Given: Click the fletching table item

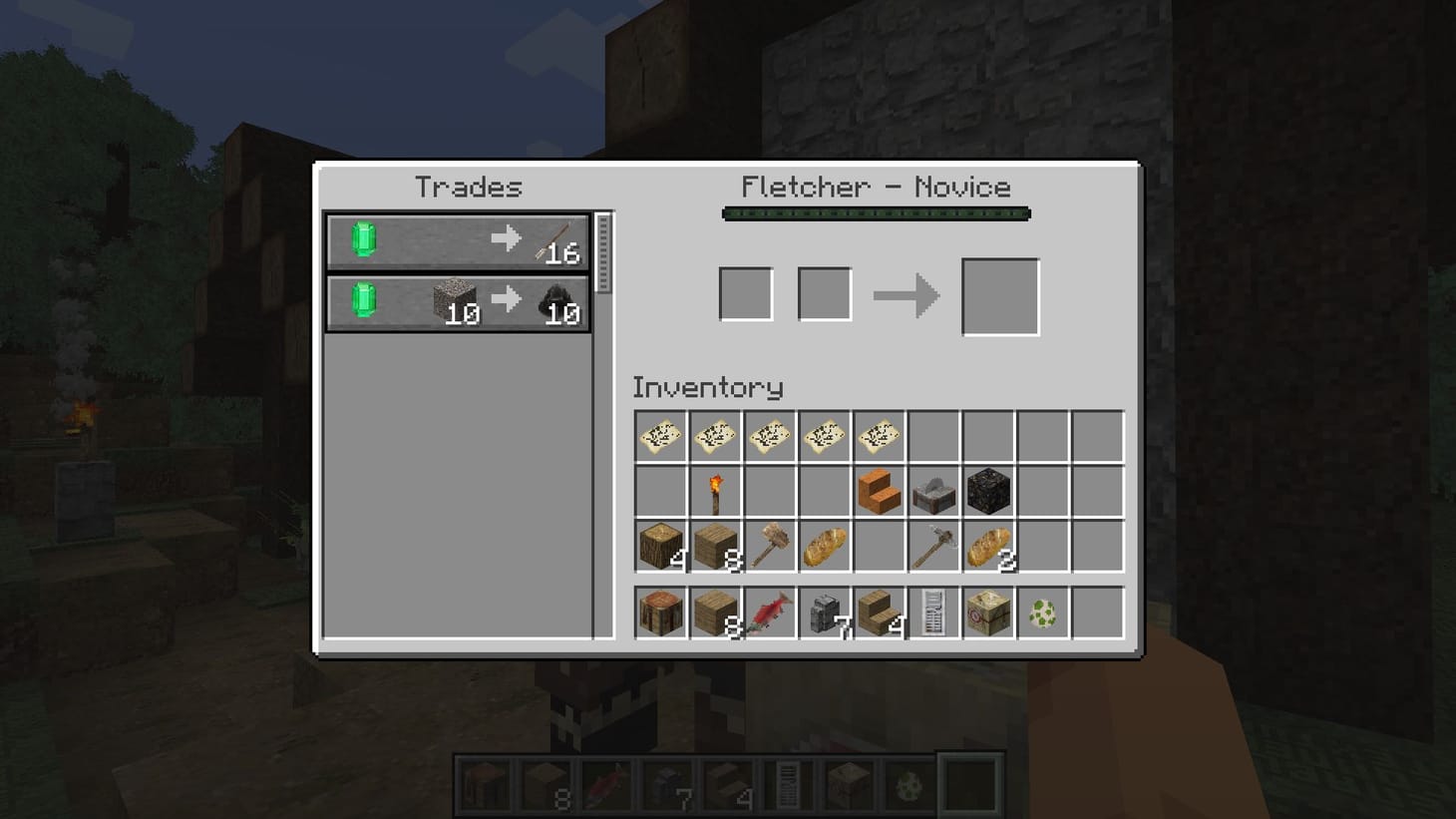Looking at the screenshot, I should (988, 614).
